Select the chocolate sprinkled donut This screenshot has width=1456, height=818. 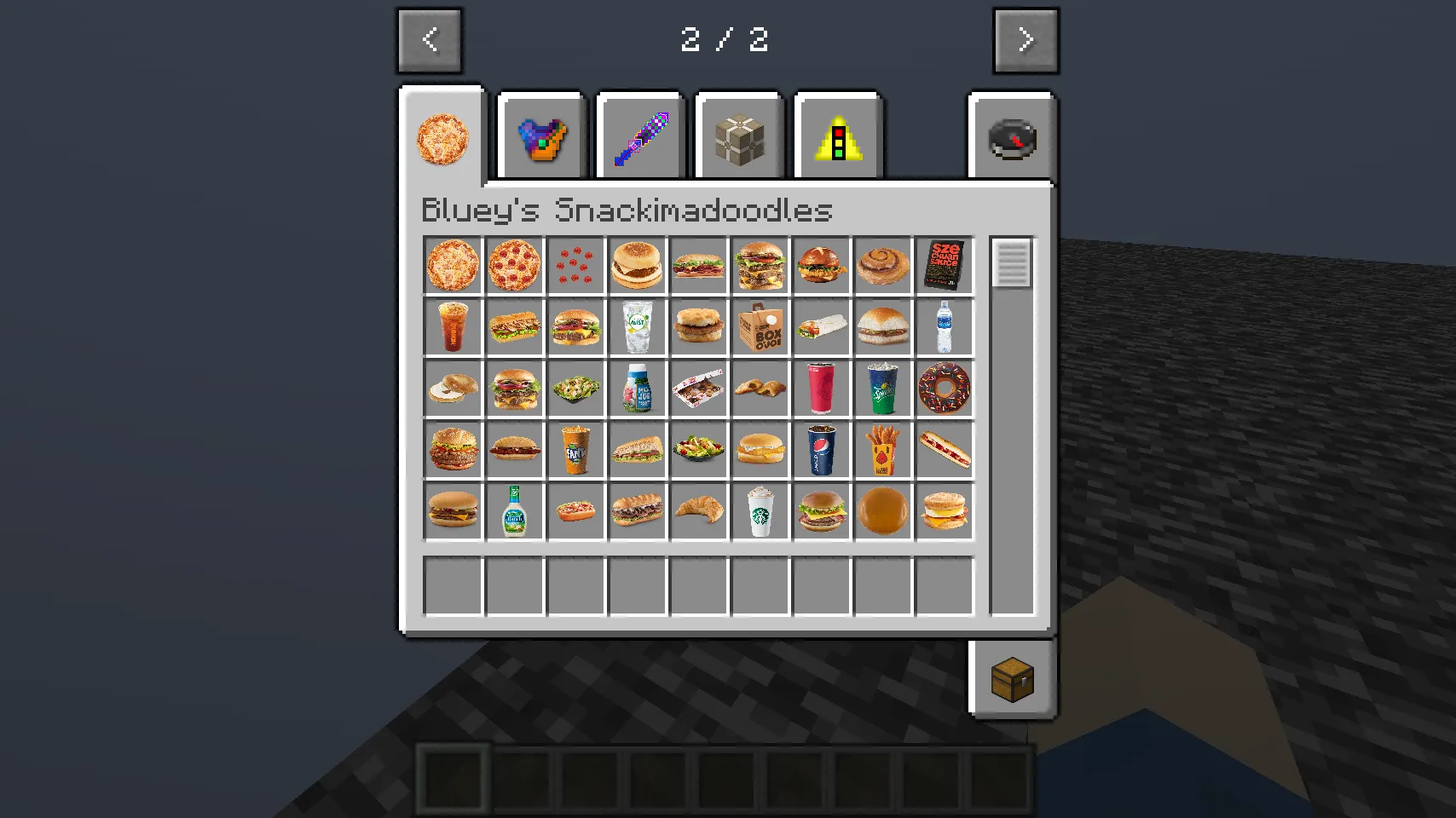(944, 389)
